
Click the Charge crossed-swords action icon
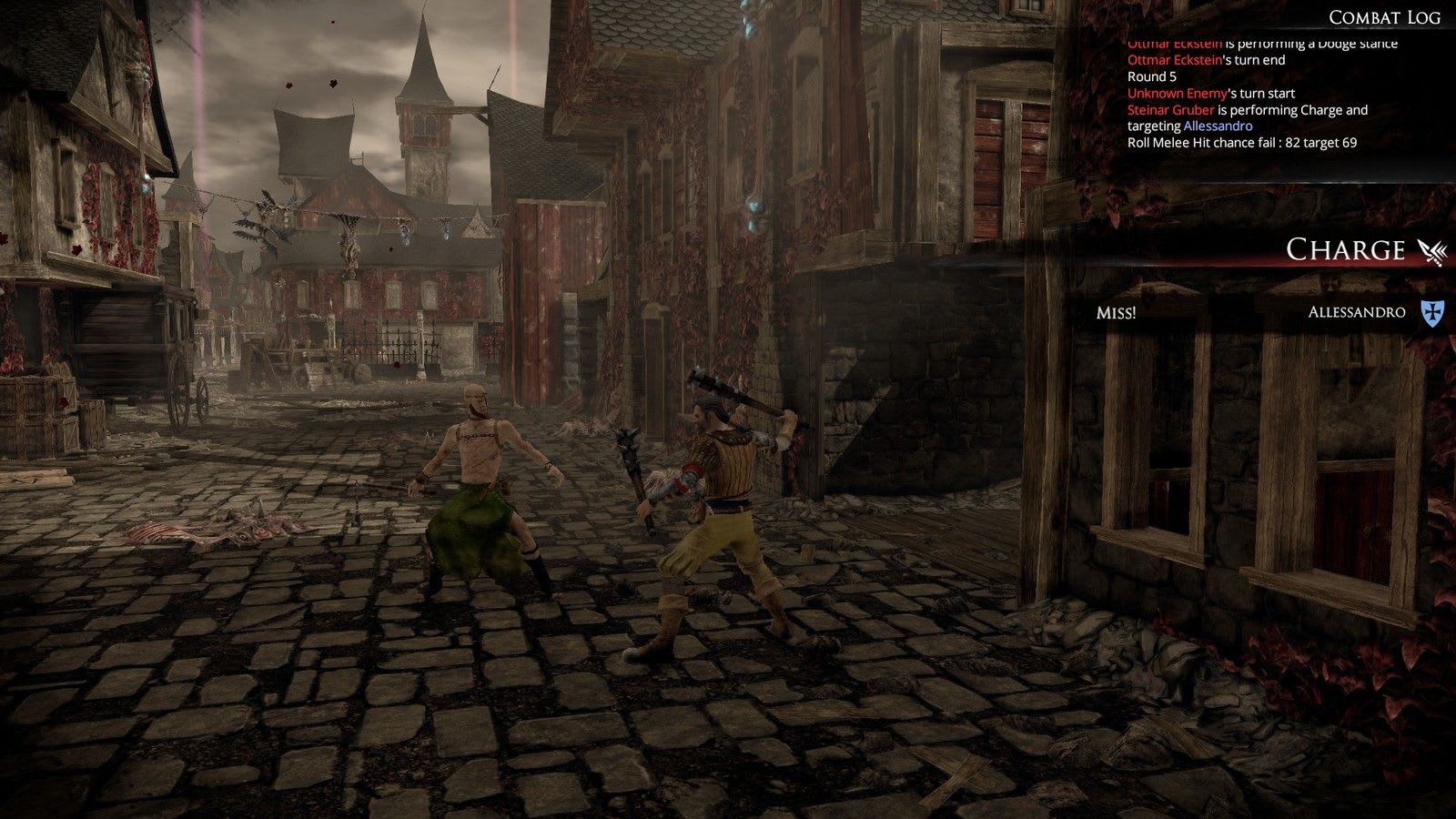1431,250
